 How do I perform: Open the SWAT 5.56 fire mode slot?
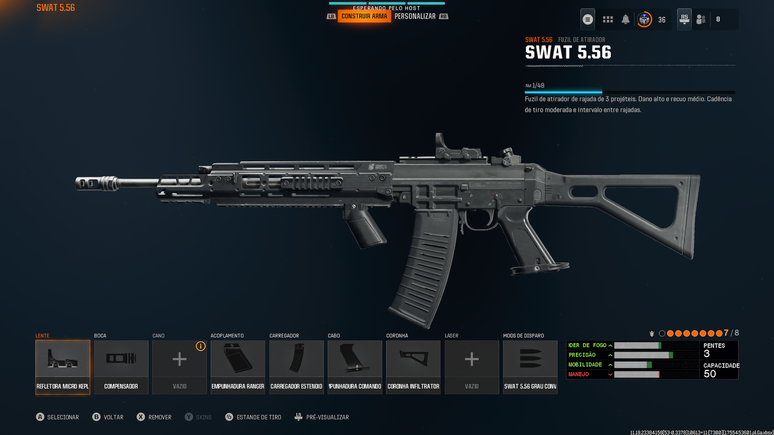[530, 366]
